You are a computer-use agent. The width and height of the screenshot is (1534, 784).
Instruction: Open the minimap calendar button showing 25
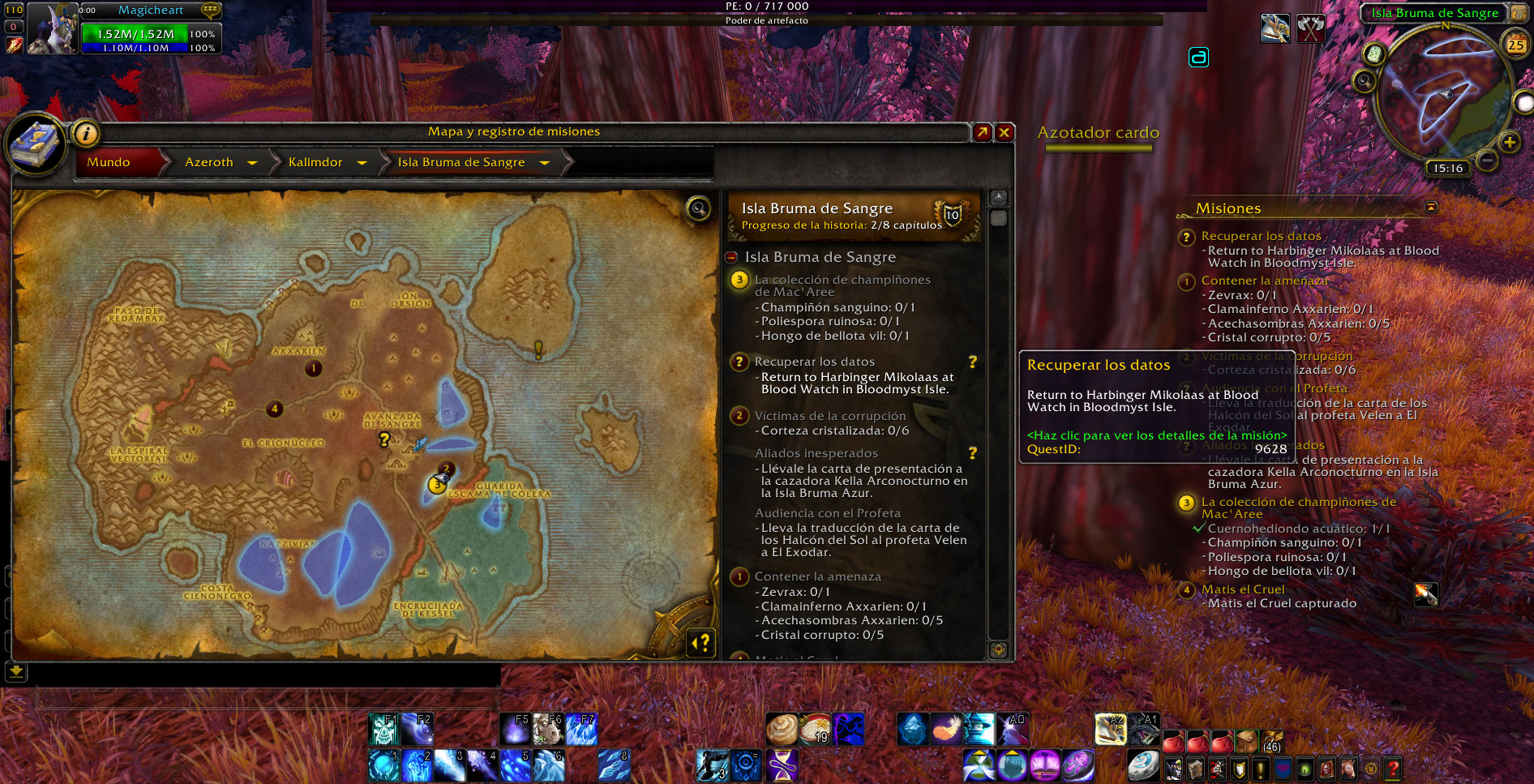click(x=1515, y=45)
